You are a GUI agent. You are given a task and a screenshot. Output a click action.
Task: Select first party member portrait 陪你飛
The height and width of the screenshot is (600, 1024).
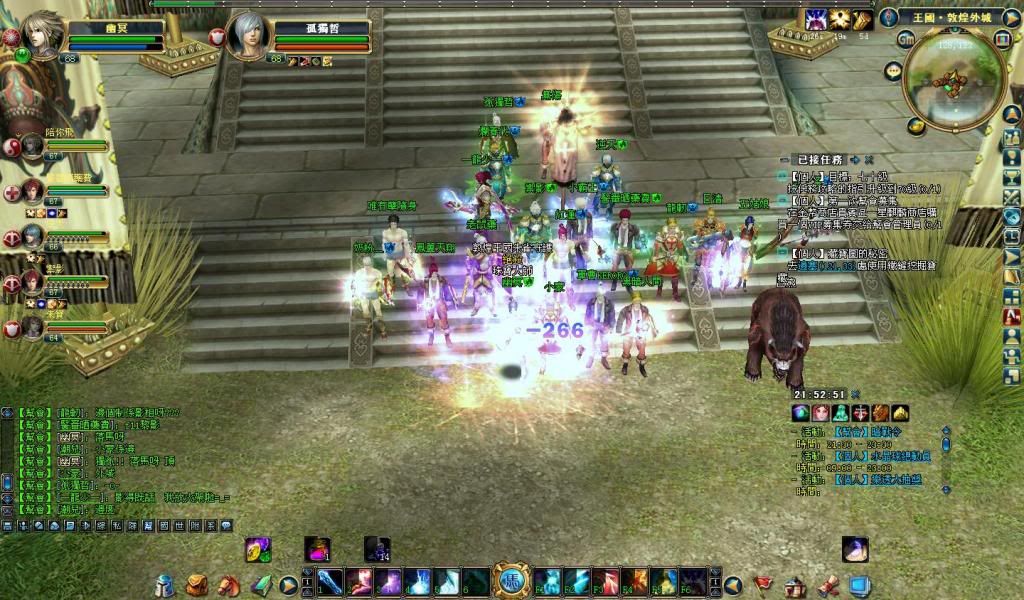[x=31, y=145]
